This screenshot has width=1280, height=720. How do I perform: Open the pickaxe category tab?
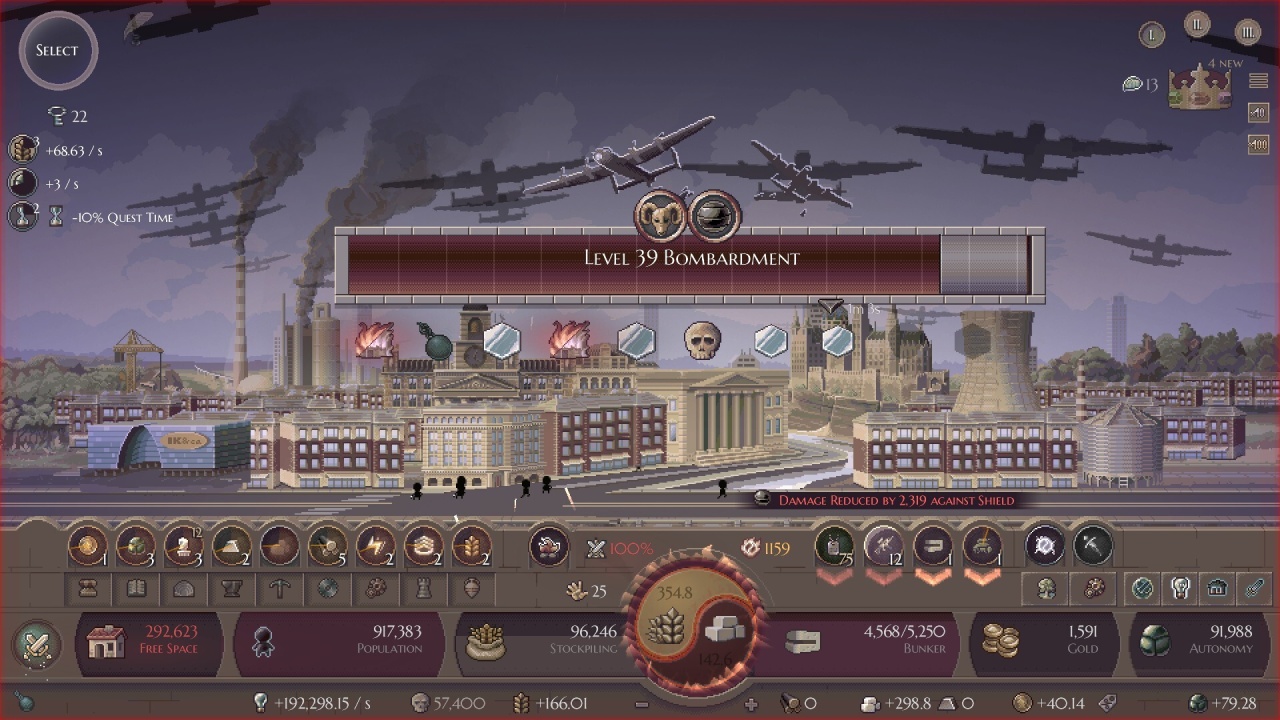tap(279, 589)
